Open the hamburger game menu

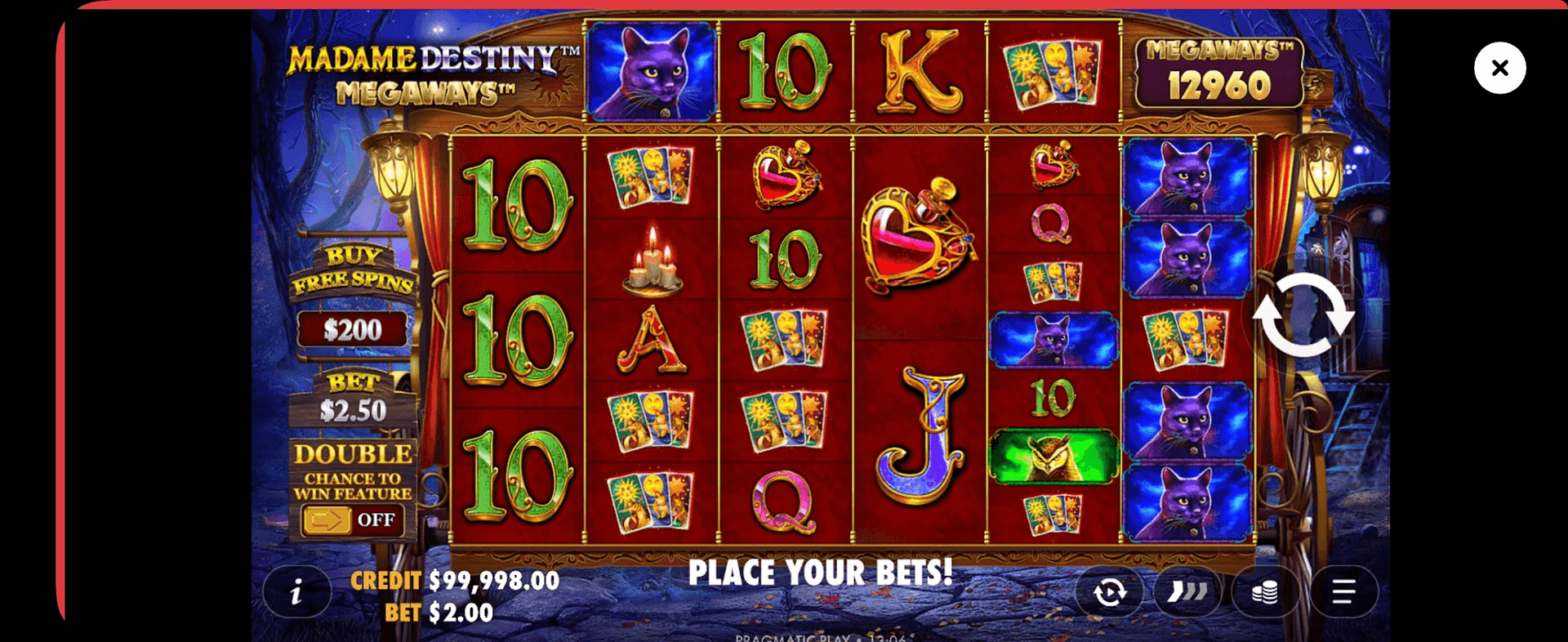[x=1342, y=591]
